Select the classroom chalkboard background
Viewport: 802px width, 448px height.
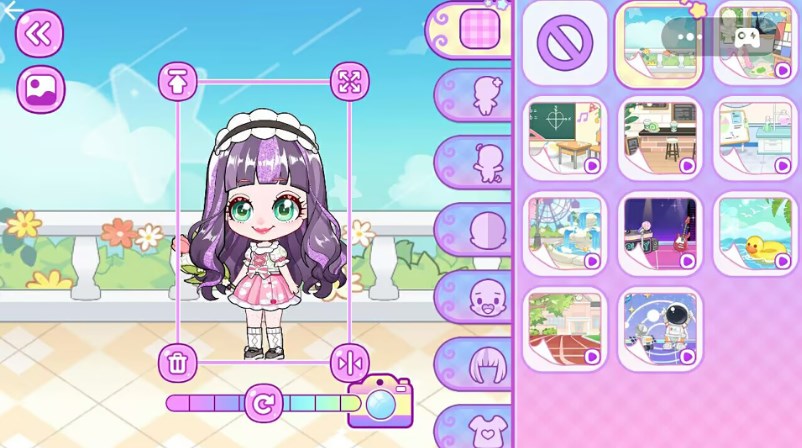pyautogui.click(x=565, y=138)
